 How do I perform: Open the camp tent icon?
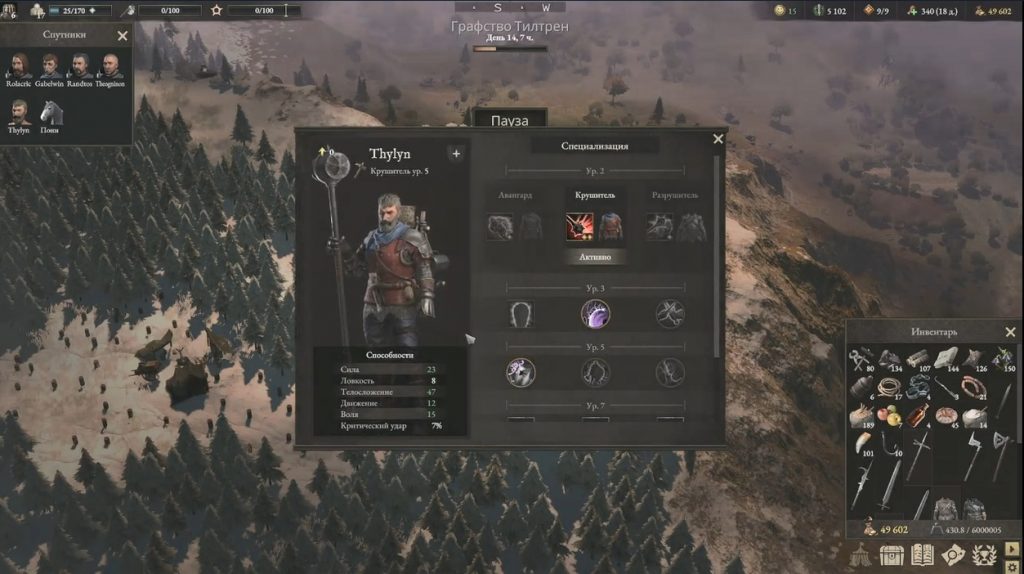click(x=860, y=555)
